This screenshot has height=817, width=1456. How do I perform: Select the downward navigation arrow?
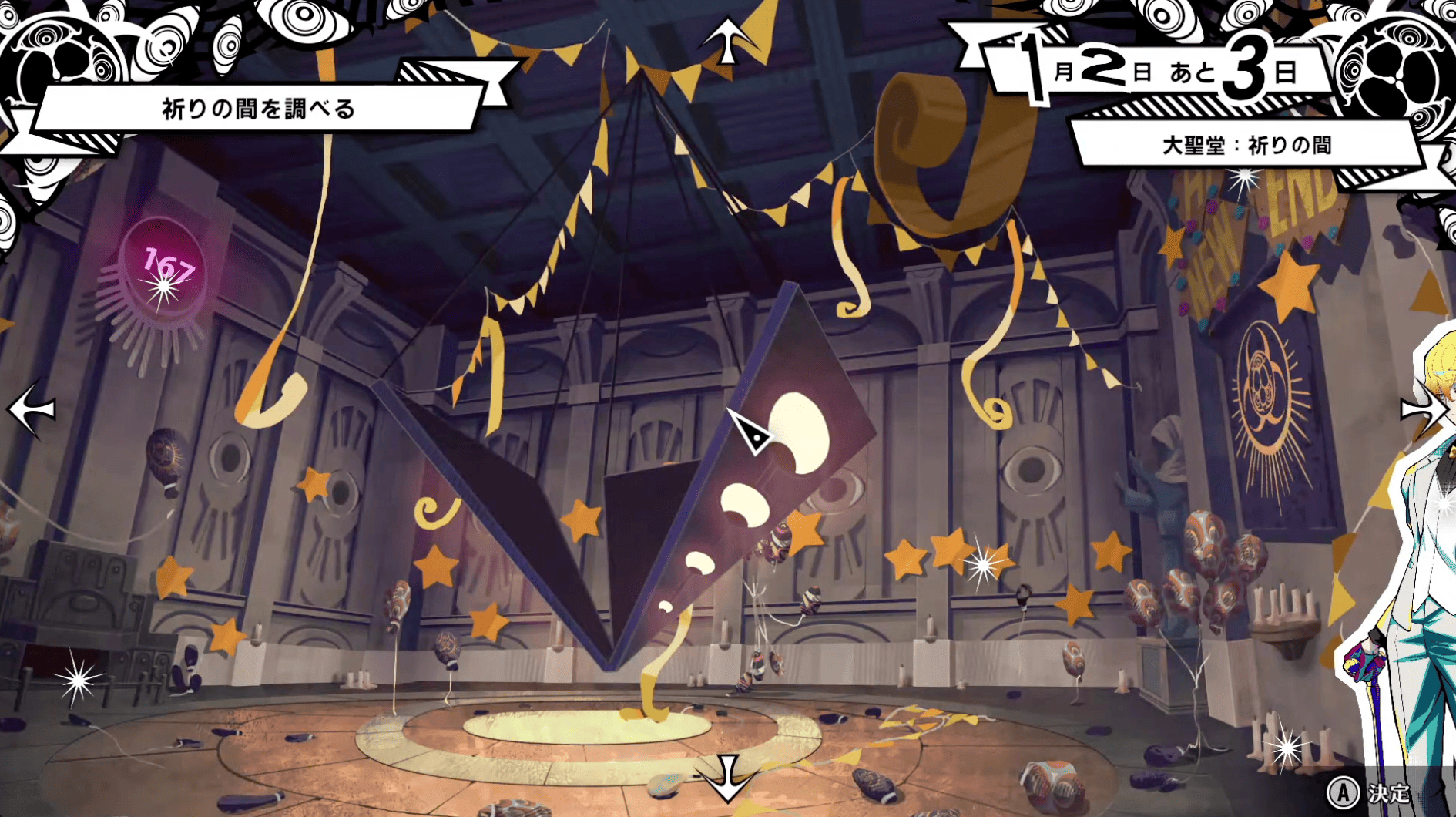click(727, 777)
